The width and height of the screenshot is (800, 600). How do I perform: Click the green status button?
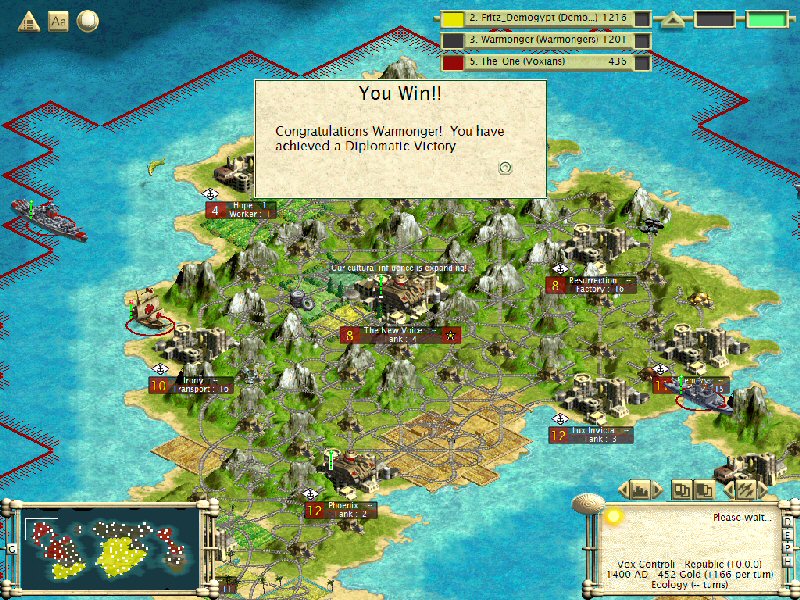click(766, 19)
